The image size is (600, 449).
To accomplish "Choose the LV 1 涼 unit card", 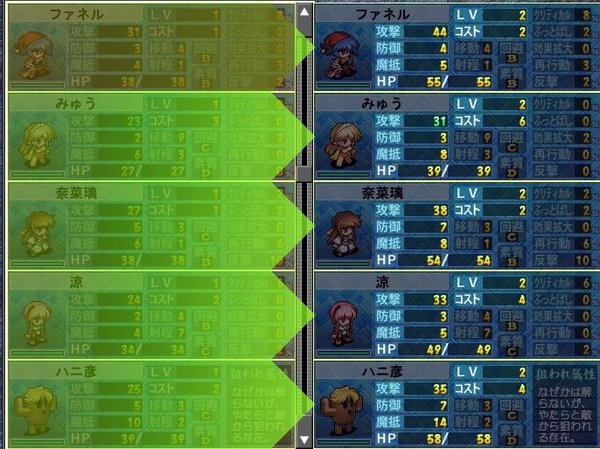I will 150,312.
